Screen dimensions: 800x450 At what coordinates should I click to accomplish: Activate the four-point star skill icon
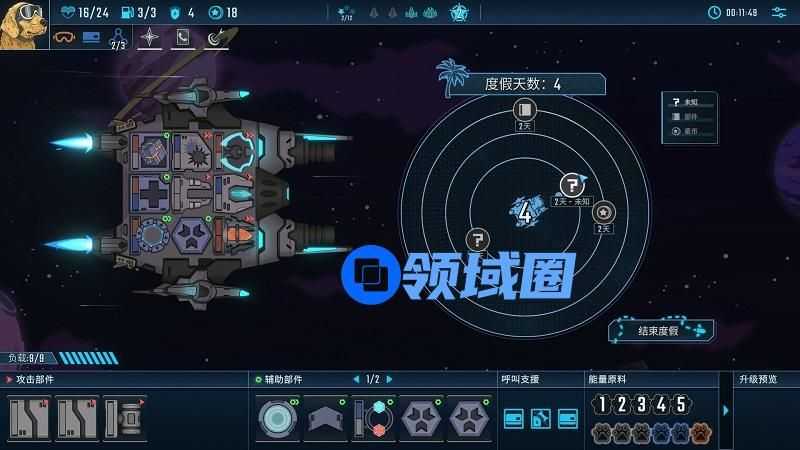click(x=149, y=38)
